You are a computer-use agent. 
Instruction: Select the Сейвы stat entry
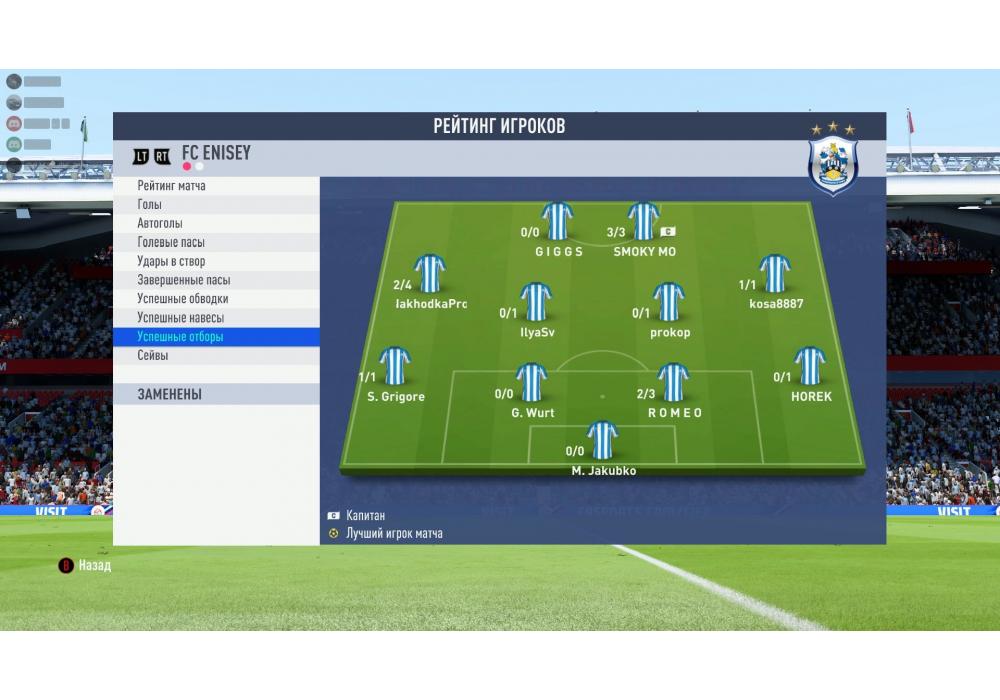216,356
